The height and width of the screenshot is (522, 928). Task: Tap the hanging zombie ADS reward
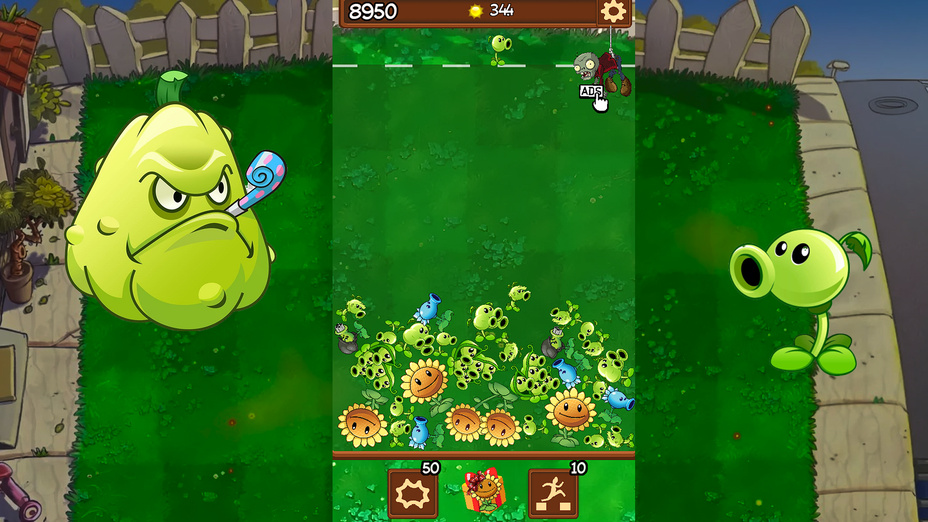(x=600, y=73)
